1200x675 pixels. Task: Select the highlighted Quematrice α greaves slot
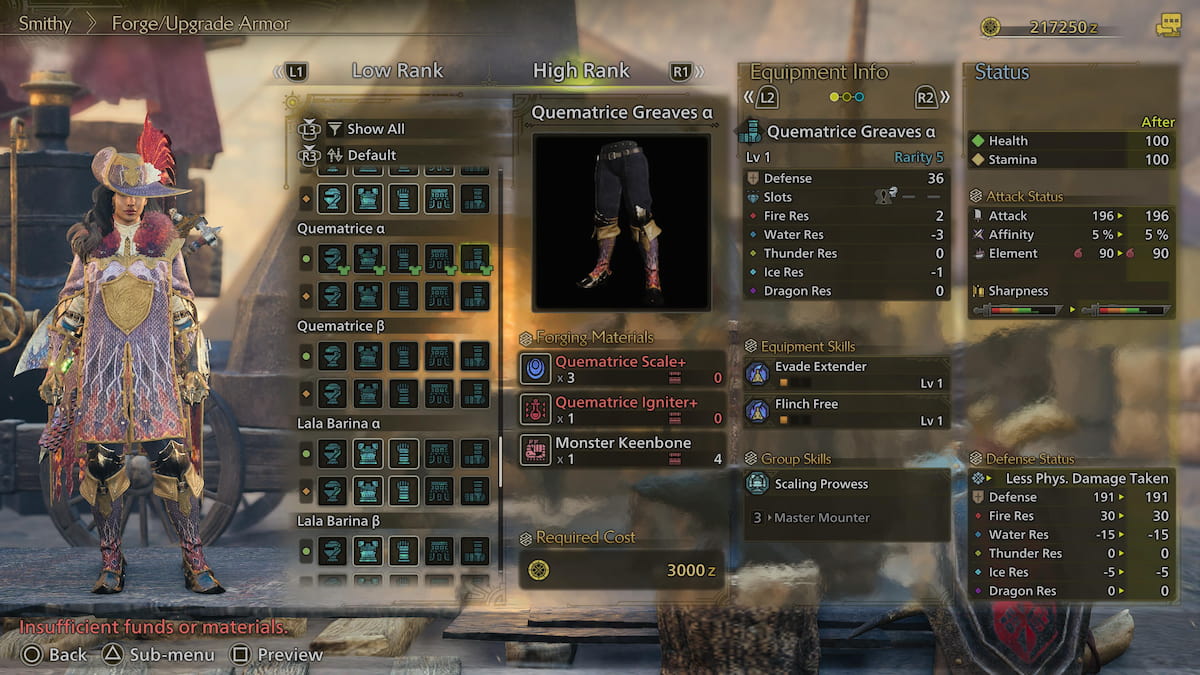(x=475, y=259)
